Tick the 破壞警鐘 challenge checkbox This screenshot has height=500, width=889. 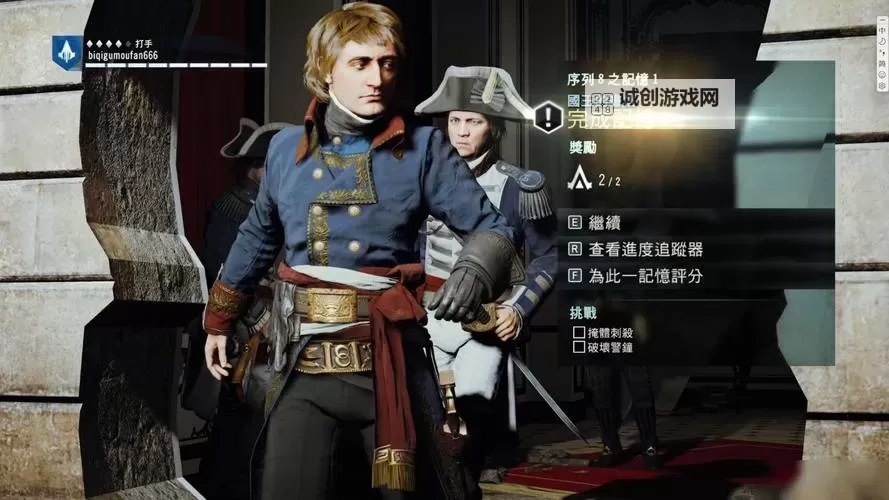tap(579, 347)
